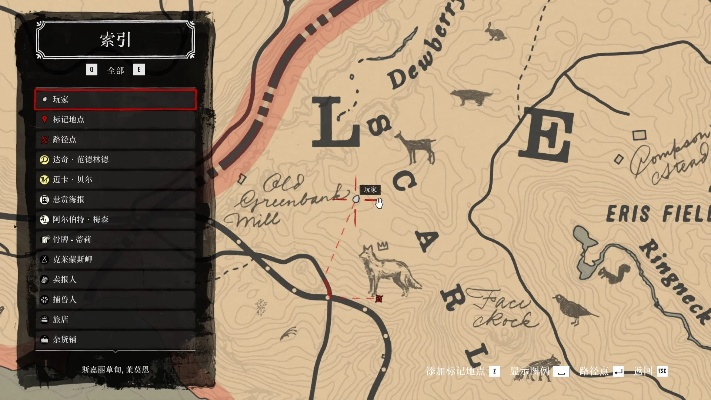Choose the 捕兽人 (Trapper) index entry
This screenshot has height=400, width=711.
[x=114, y=299]
